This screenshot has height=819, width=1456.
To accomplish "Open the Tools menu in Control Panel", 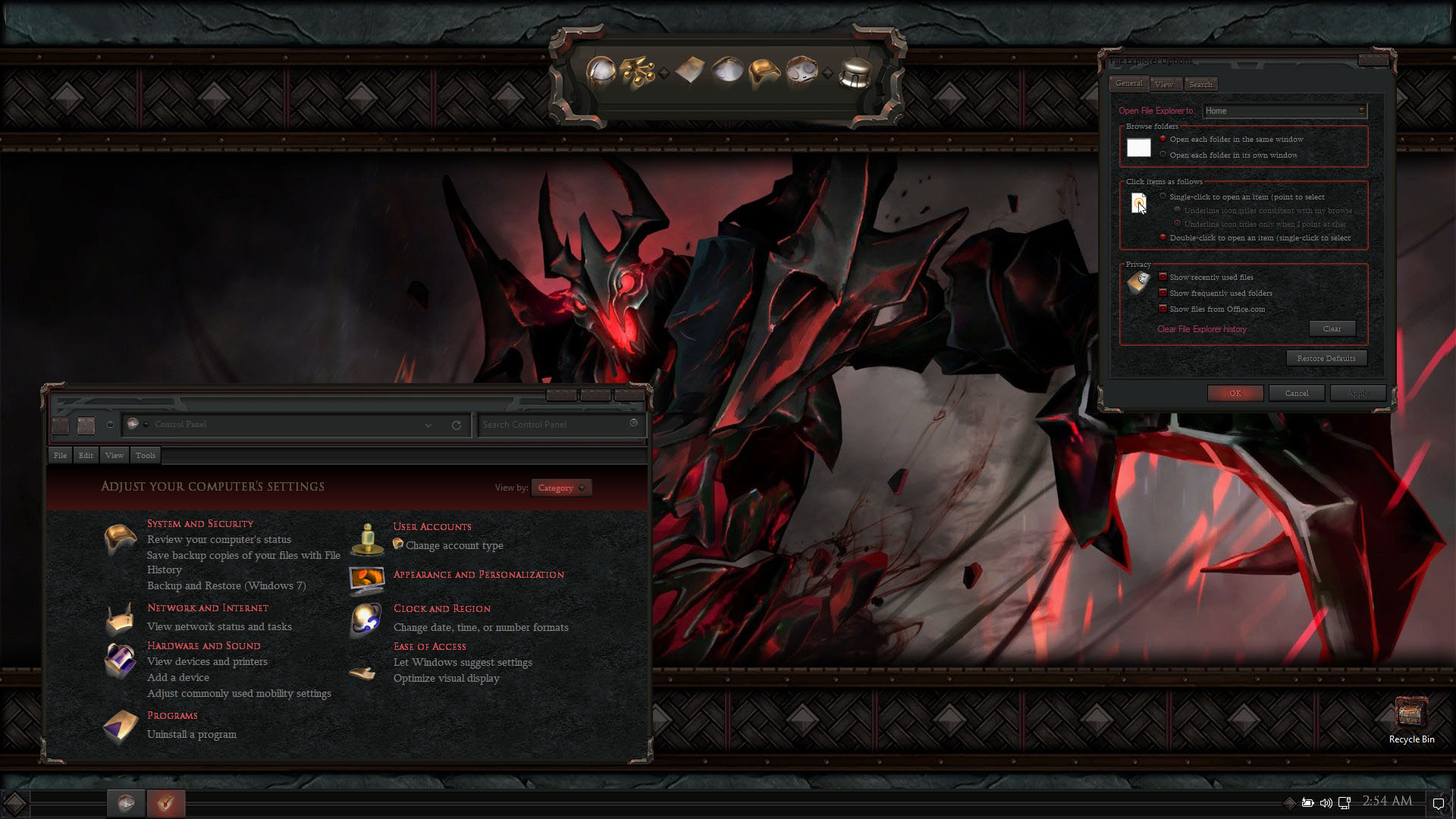I will pos(146,455).
